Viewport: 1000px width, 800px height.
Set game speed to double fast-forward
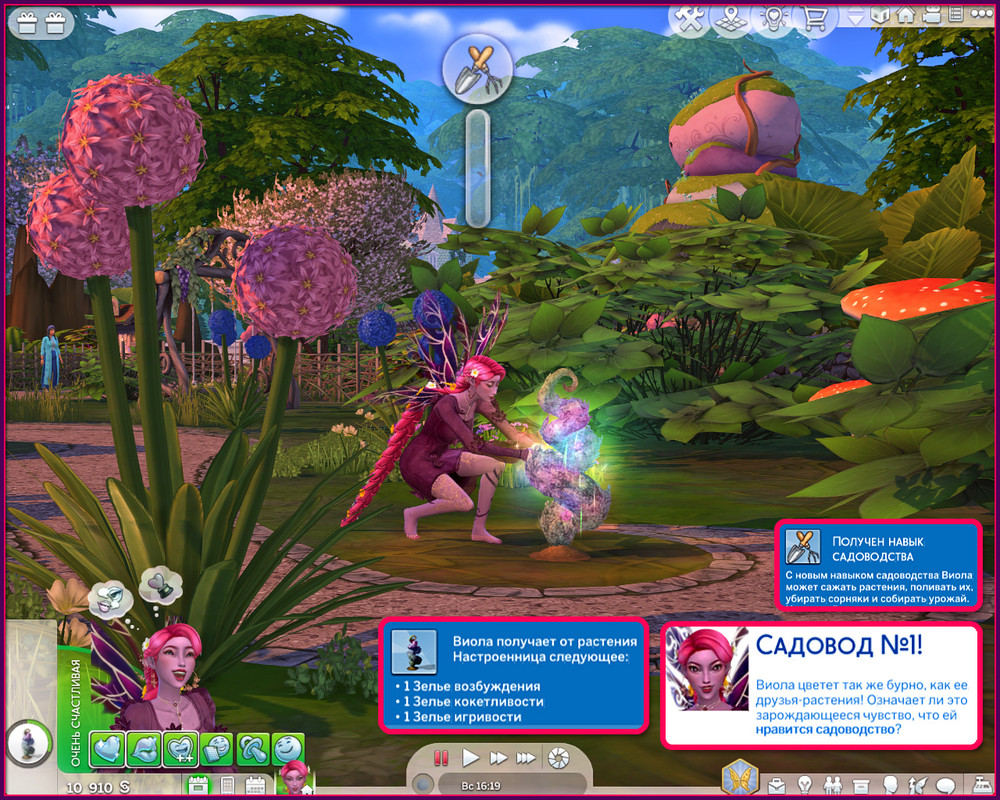pyautogui.click(x=497, y=758)
